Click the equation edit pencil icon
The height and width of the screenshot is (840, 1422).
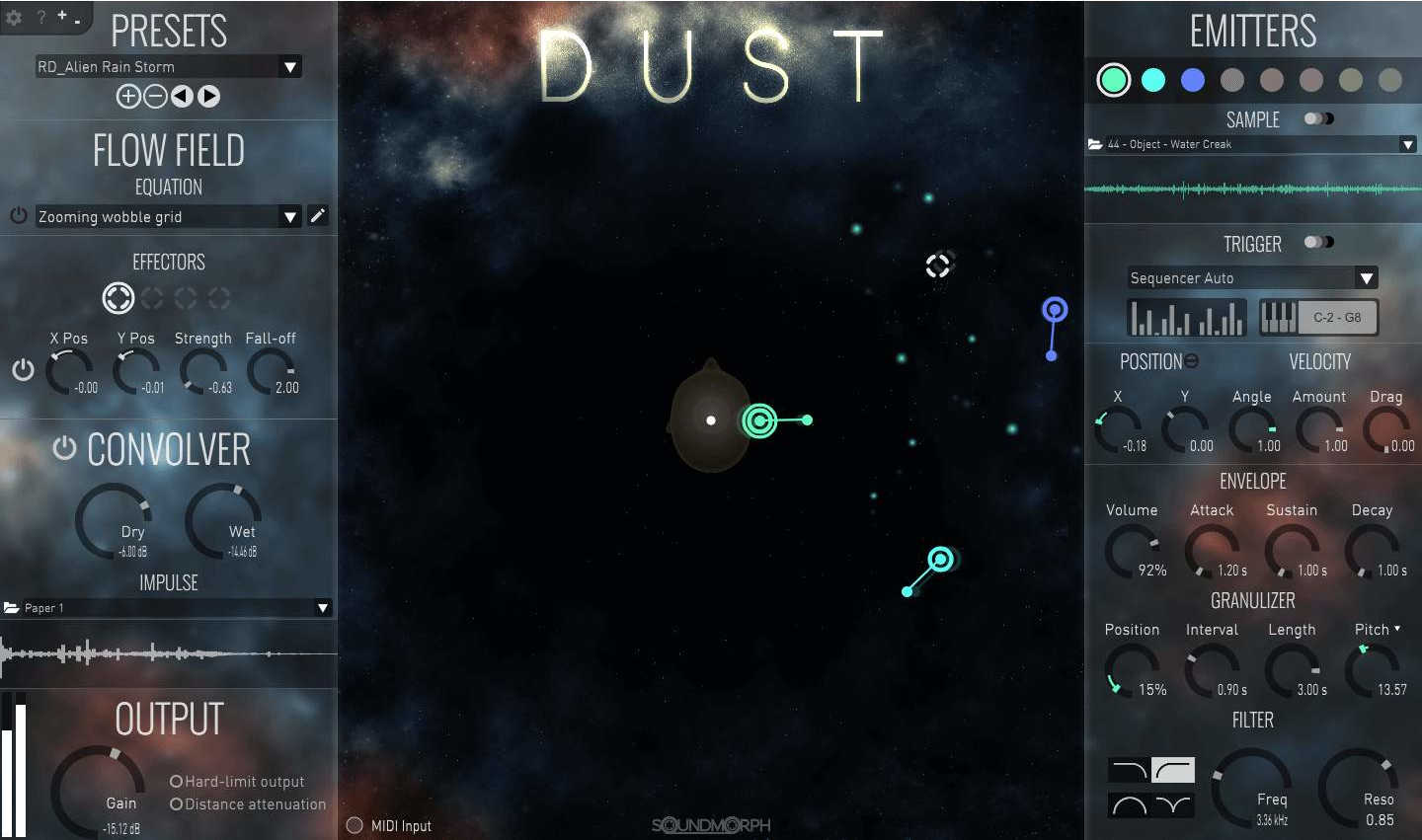click(318, 215)
